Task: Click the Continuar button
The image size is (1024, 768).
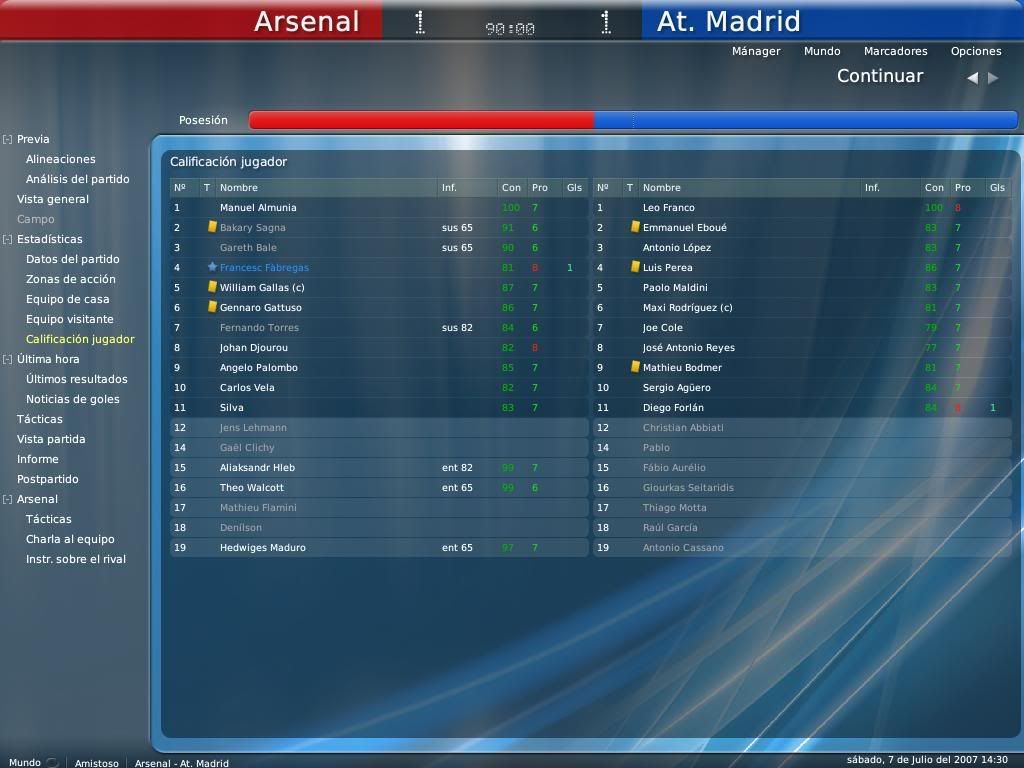Action: coord(879,76)
